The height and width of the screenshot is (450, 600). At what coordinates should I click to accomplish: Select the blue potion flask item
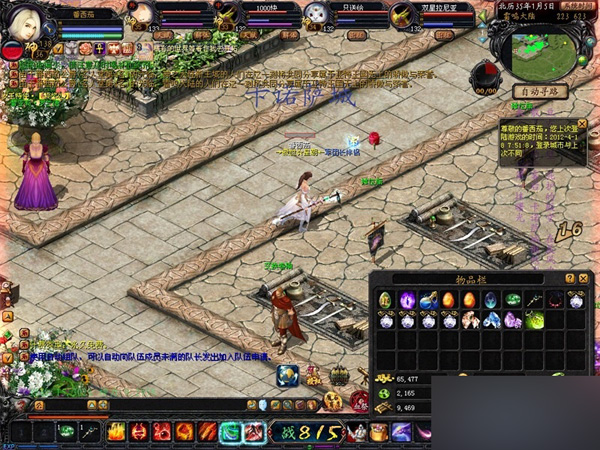pyautogui.click(x=428, y=300)
